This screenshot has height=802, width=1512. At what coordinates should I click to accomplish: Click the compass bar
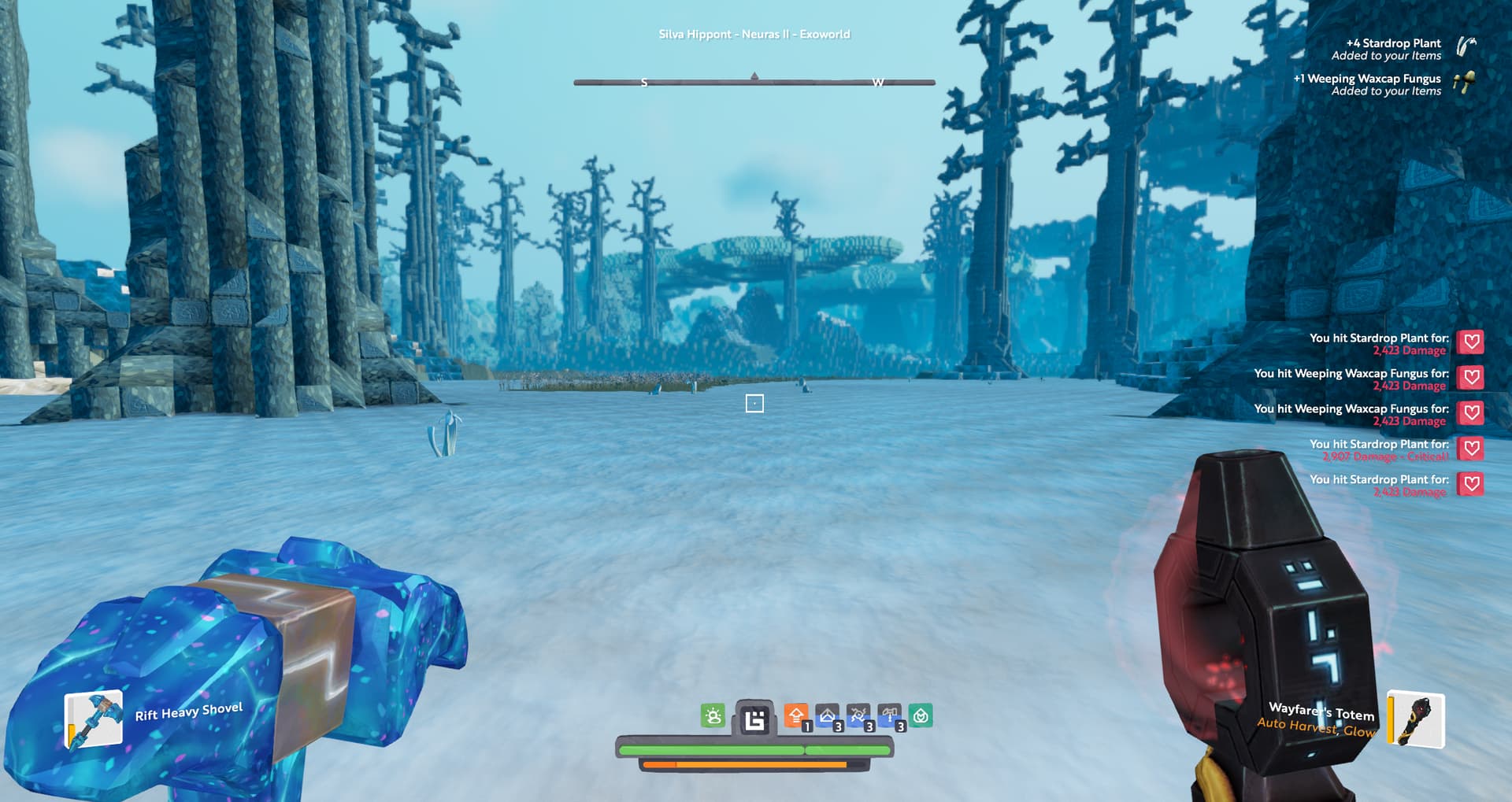click(x=754, y=82)
